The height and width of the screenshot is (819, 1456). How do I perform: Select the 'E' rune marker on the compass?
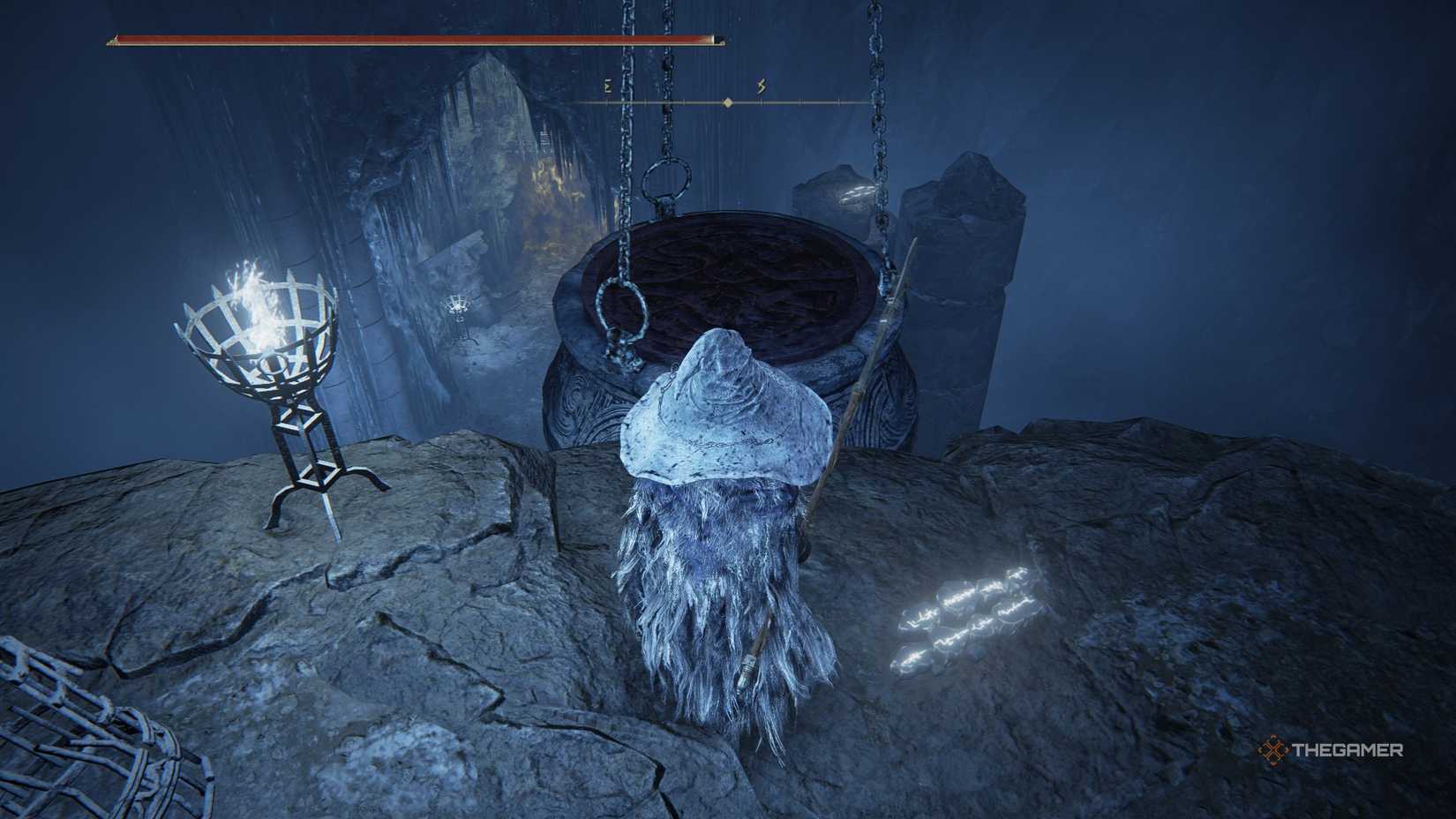[605, 86]
